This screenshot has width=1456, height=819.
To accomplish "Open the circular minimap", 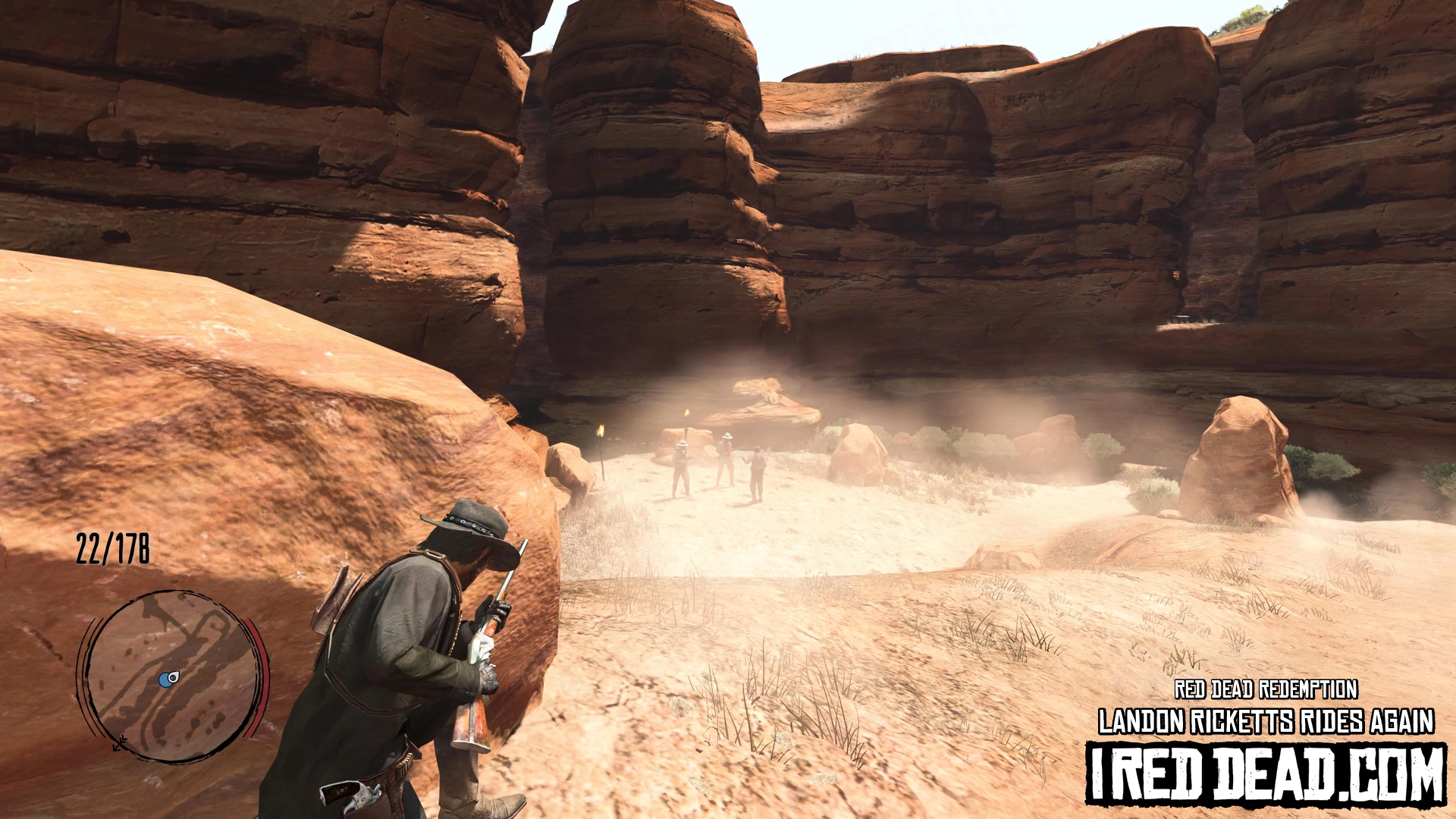I will click(x=173, y=676).
